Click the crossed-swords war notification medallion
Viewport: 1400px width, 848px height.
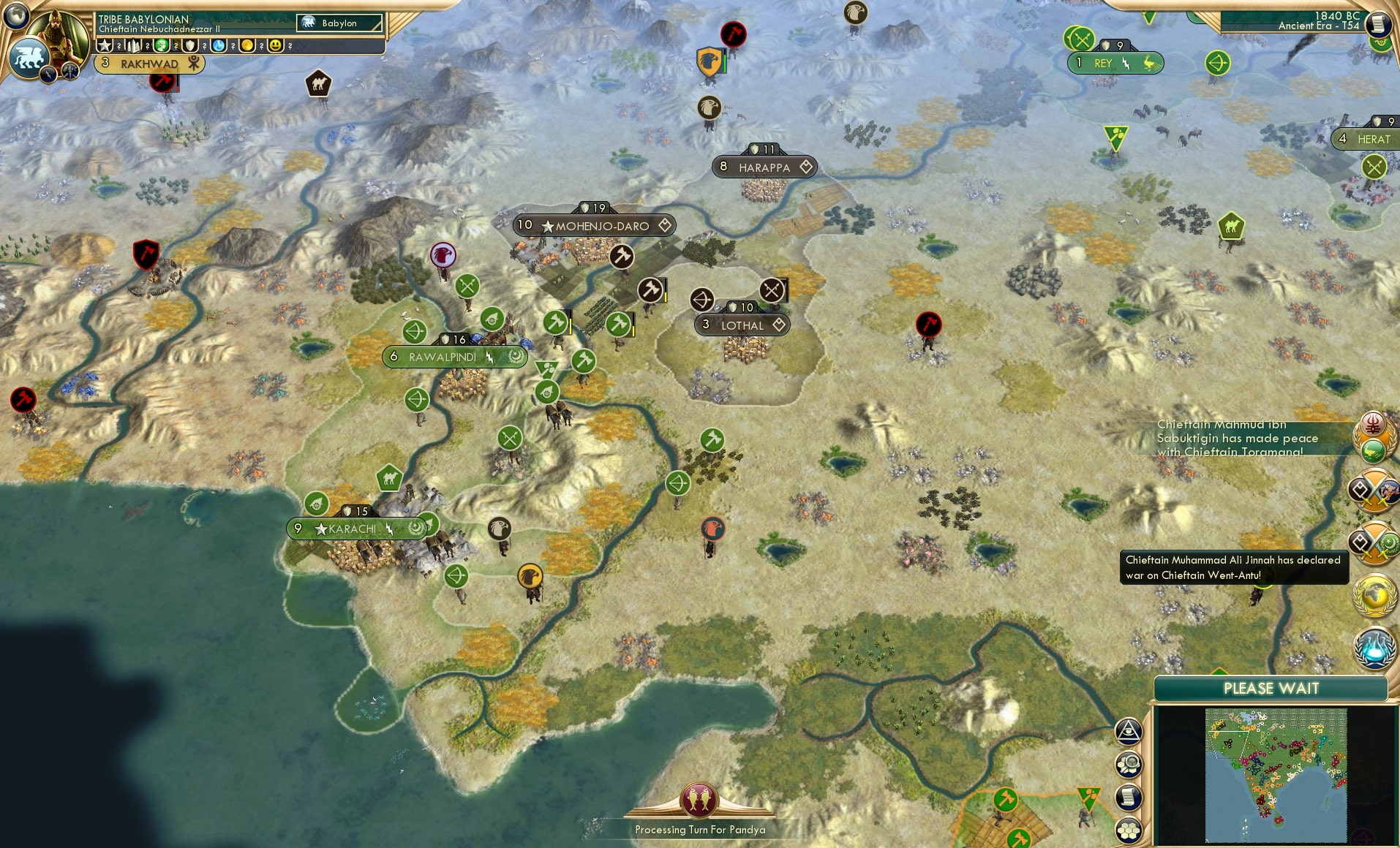[1374, 492]
